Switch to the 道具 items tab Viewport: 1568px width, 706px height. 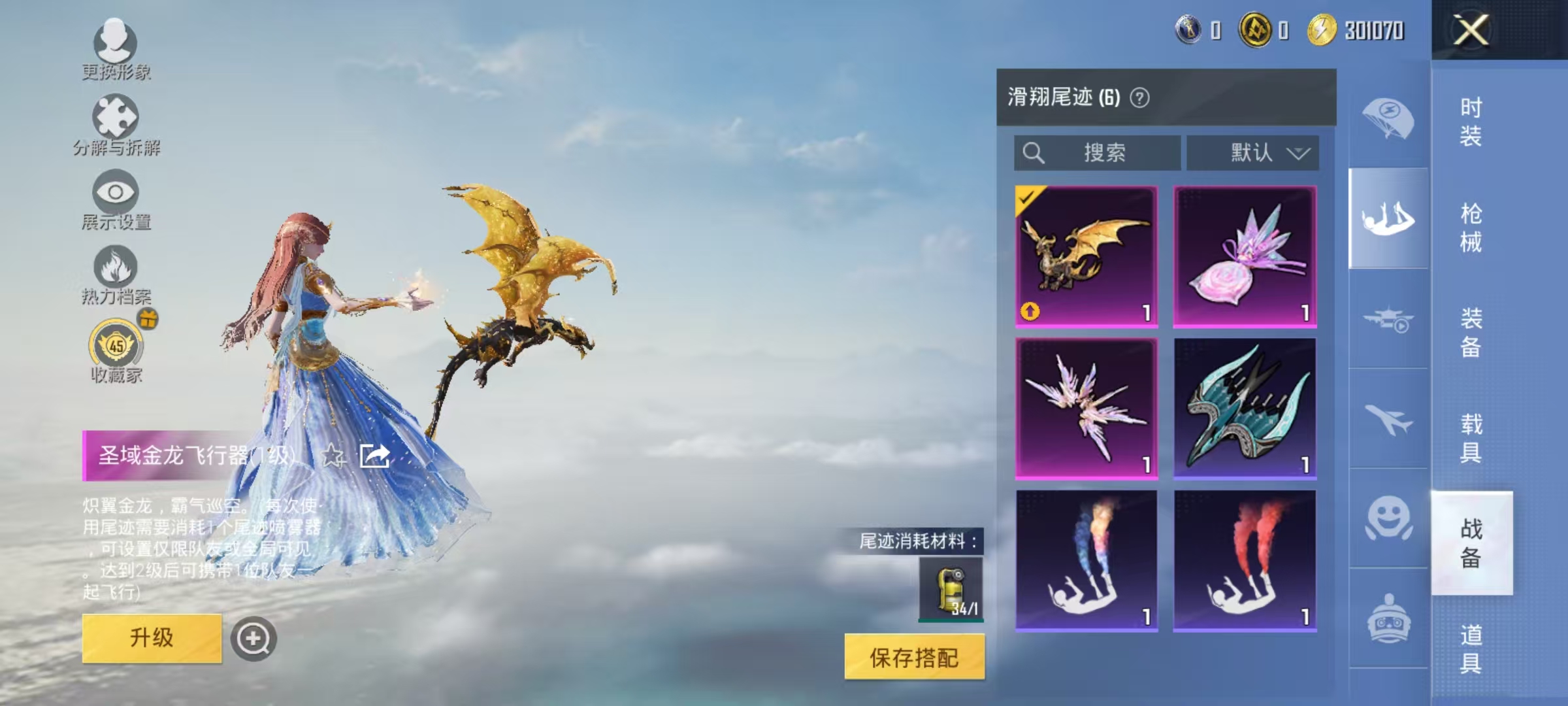click(x=1473, y=650)
